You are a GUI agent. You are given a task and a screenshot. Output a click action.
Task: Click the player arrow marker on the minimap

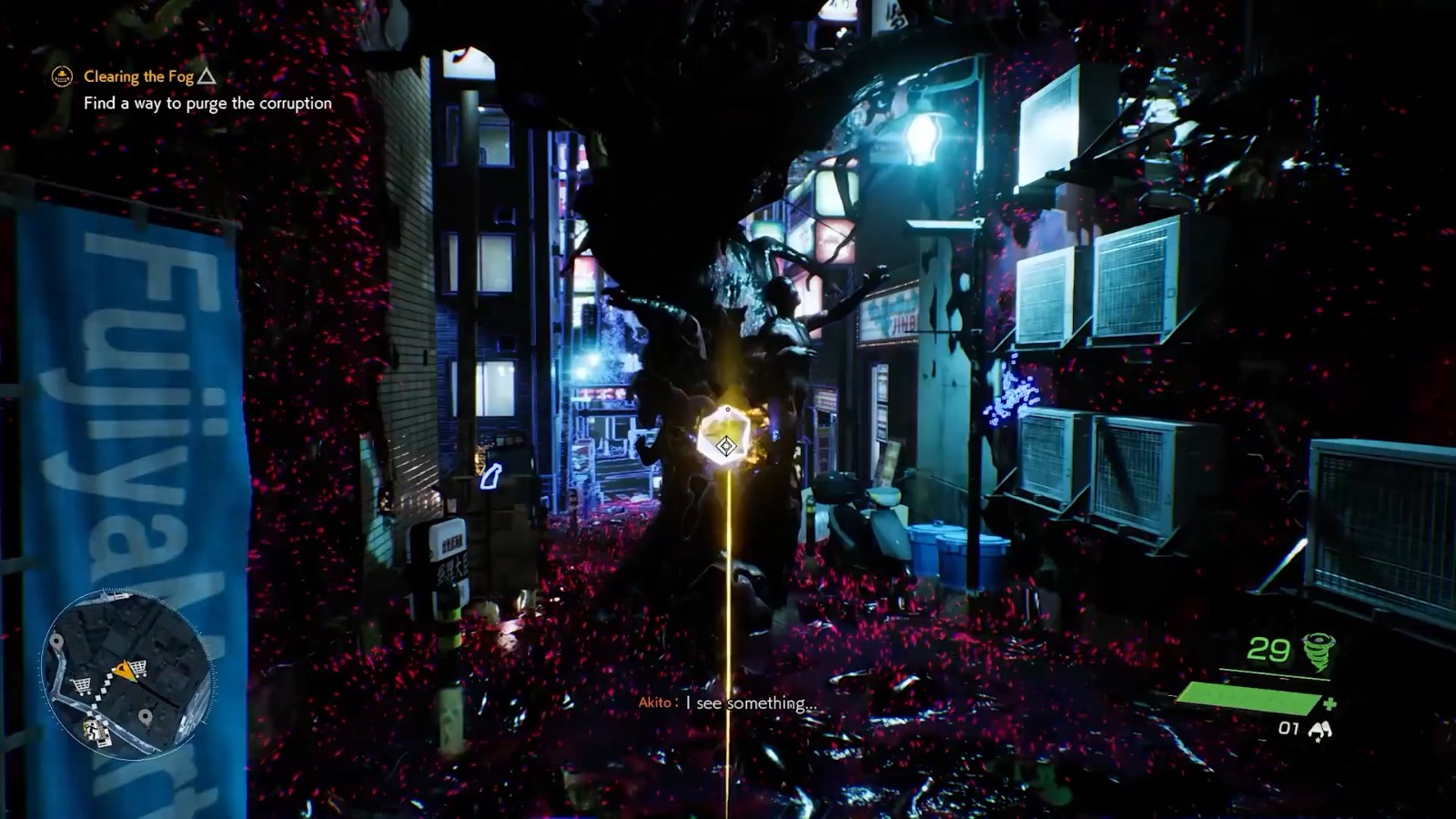[125, 670]
